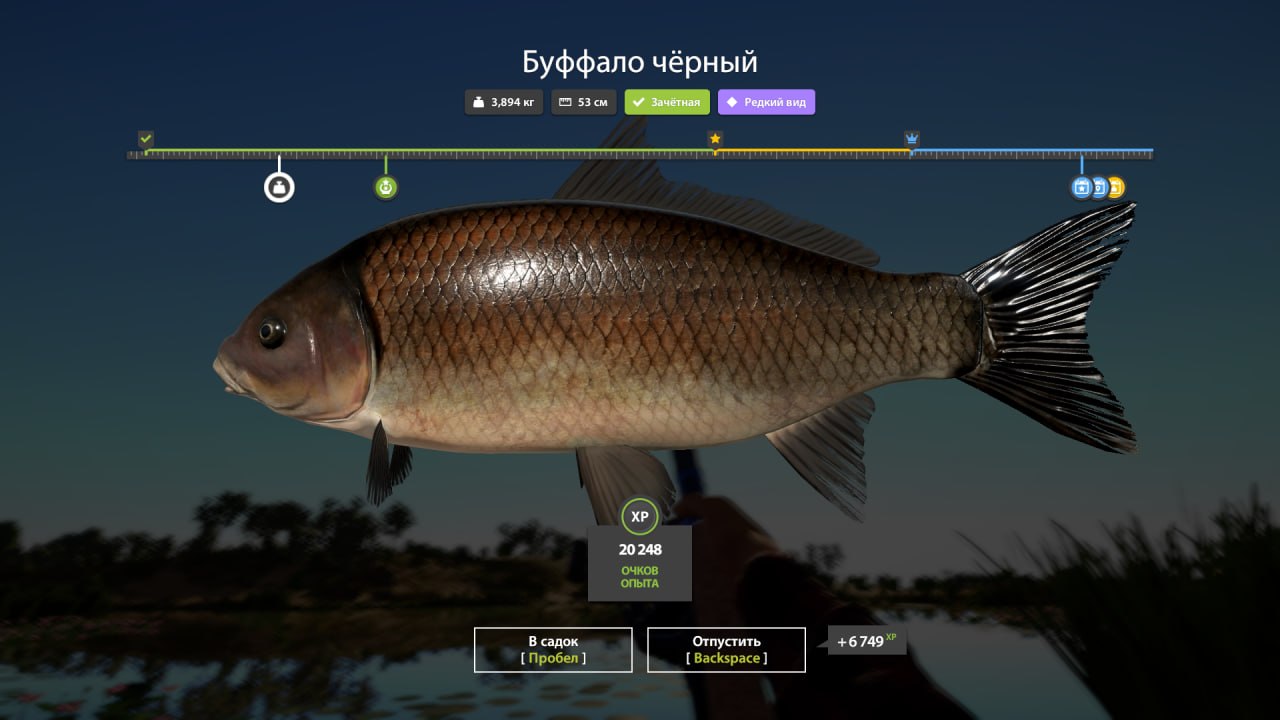
Task: Open the Редкий вид purple badge
Action: coord(766,102)
